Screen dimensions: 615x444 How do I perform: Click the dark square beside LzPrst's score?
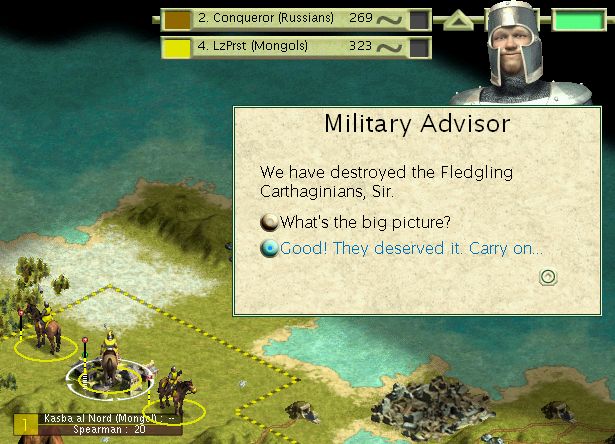click(420, 47)
